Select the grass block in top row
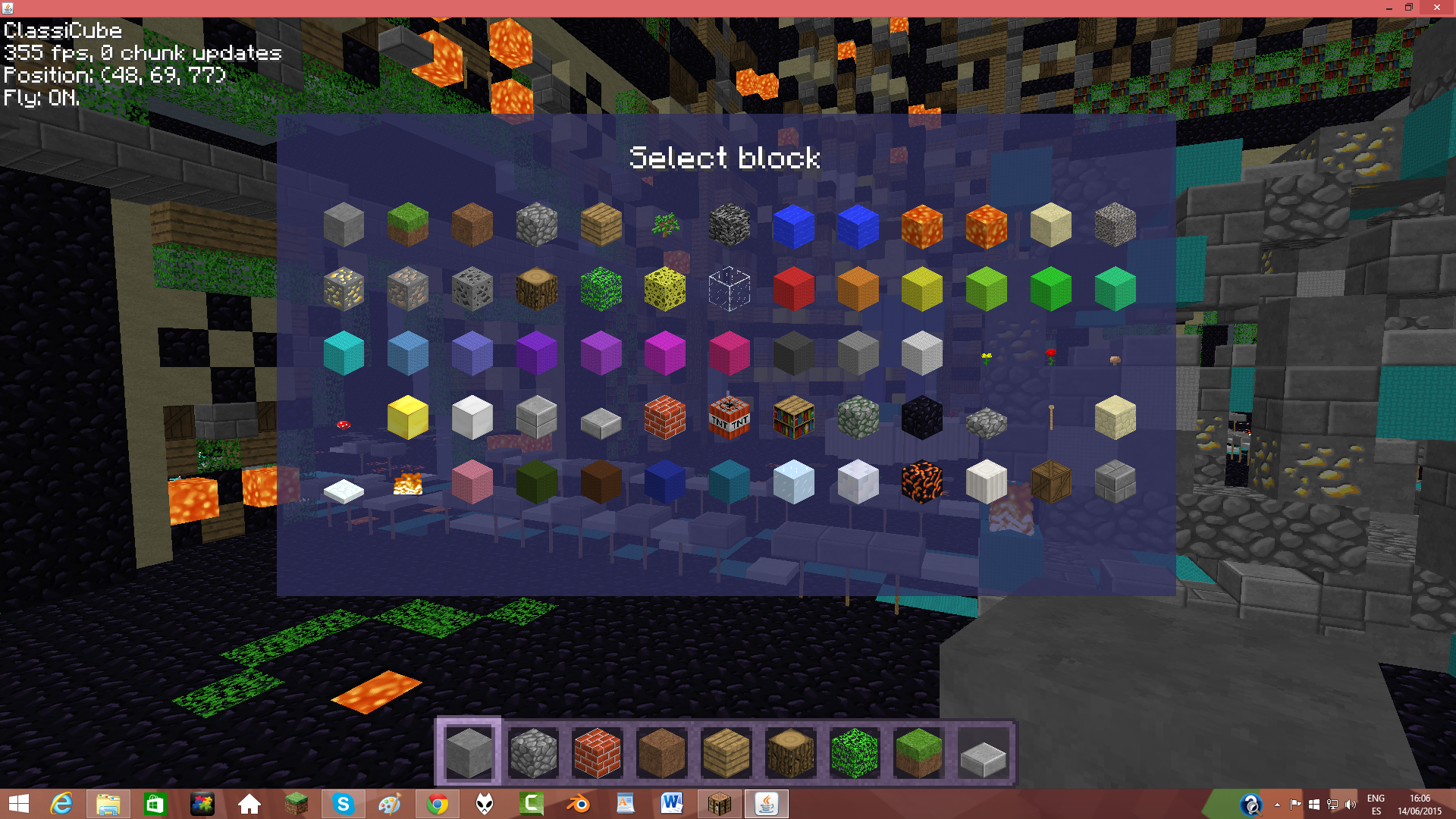 [x=408, y=222]
